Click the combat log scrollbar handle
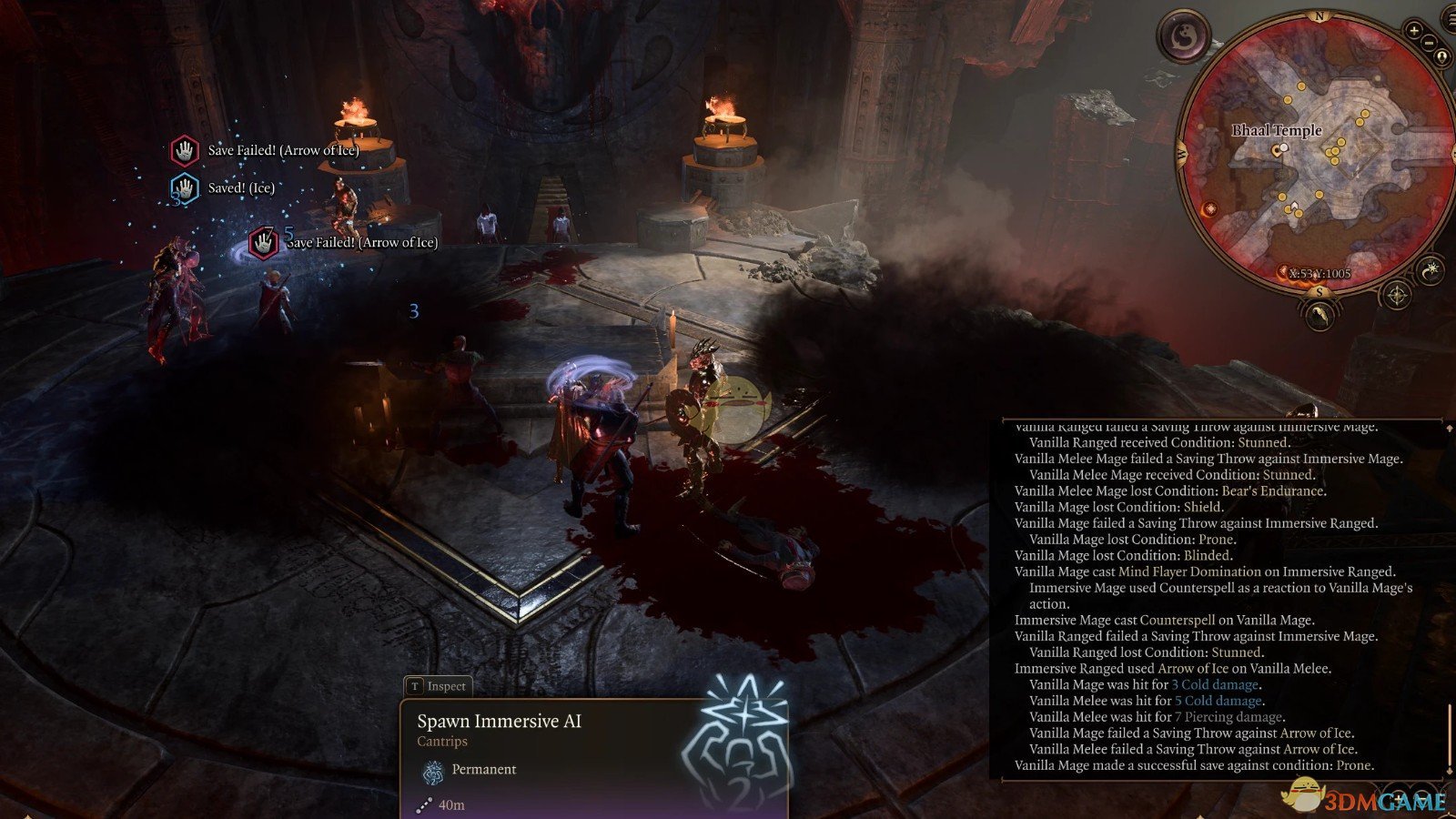The height and width of the screenshot is (819, 1456). (x=1449, y=735)
